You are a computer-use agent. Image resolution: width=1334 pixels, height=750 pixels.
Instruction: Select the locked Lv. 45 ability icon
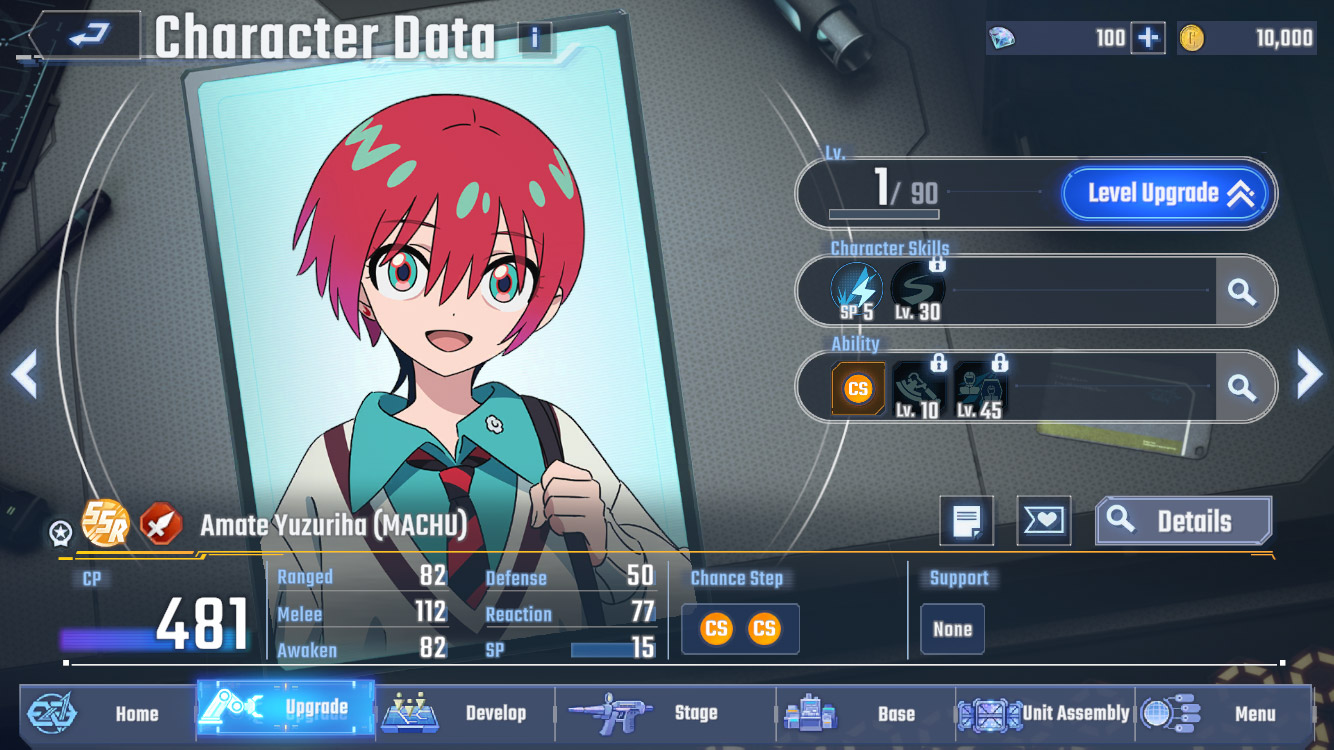979,388
